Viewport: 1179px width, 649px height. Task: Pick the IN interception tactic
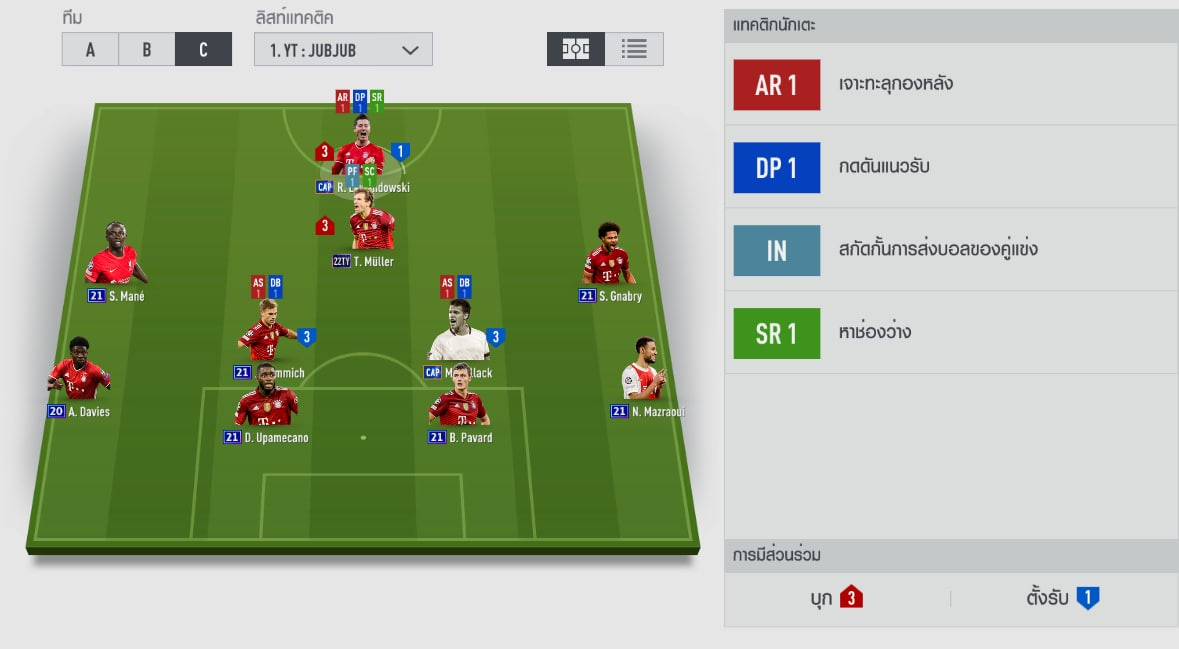(950, 250)
